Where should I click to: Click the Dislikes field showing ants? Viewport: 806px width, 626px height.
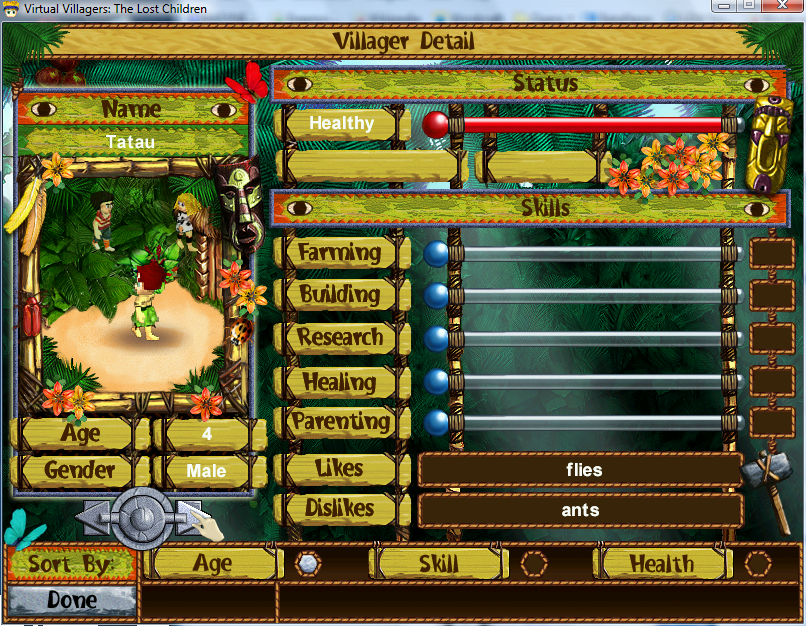580,510
